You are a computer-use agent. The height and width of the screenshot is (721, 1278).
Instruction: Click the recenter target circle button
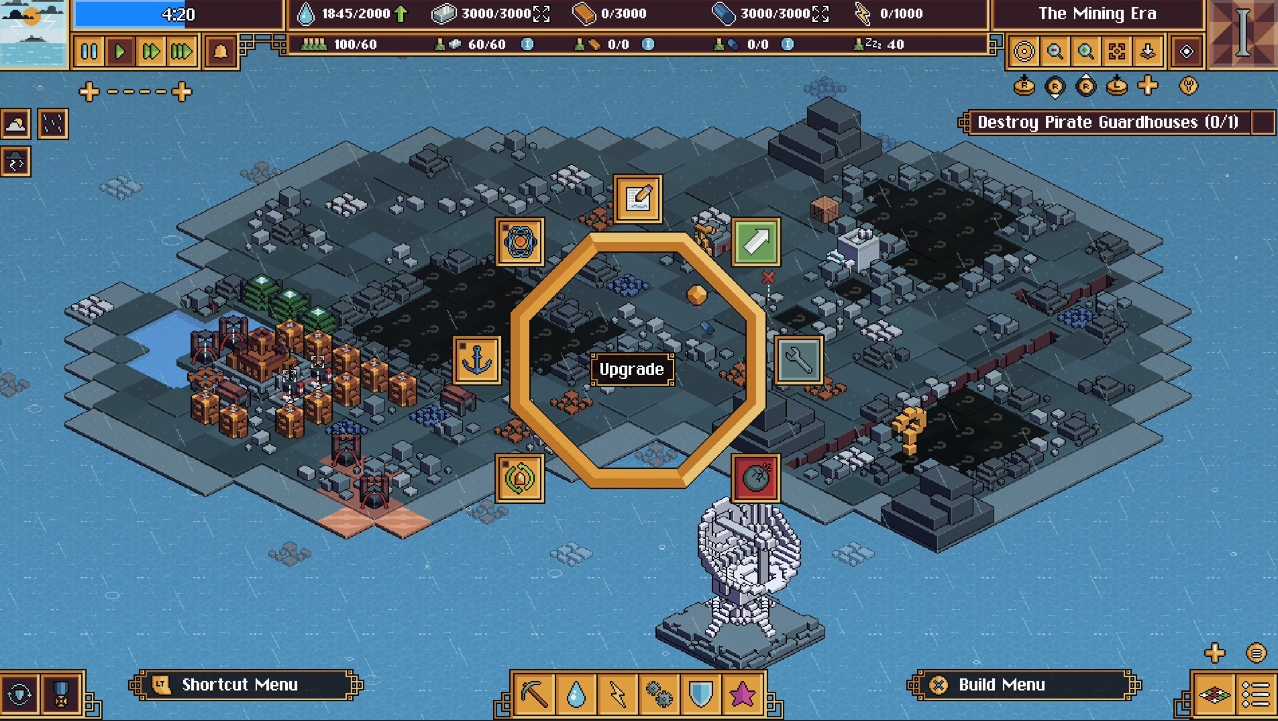coord(1024,52)
